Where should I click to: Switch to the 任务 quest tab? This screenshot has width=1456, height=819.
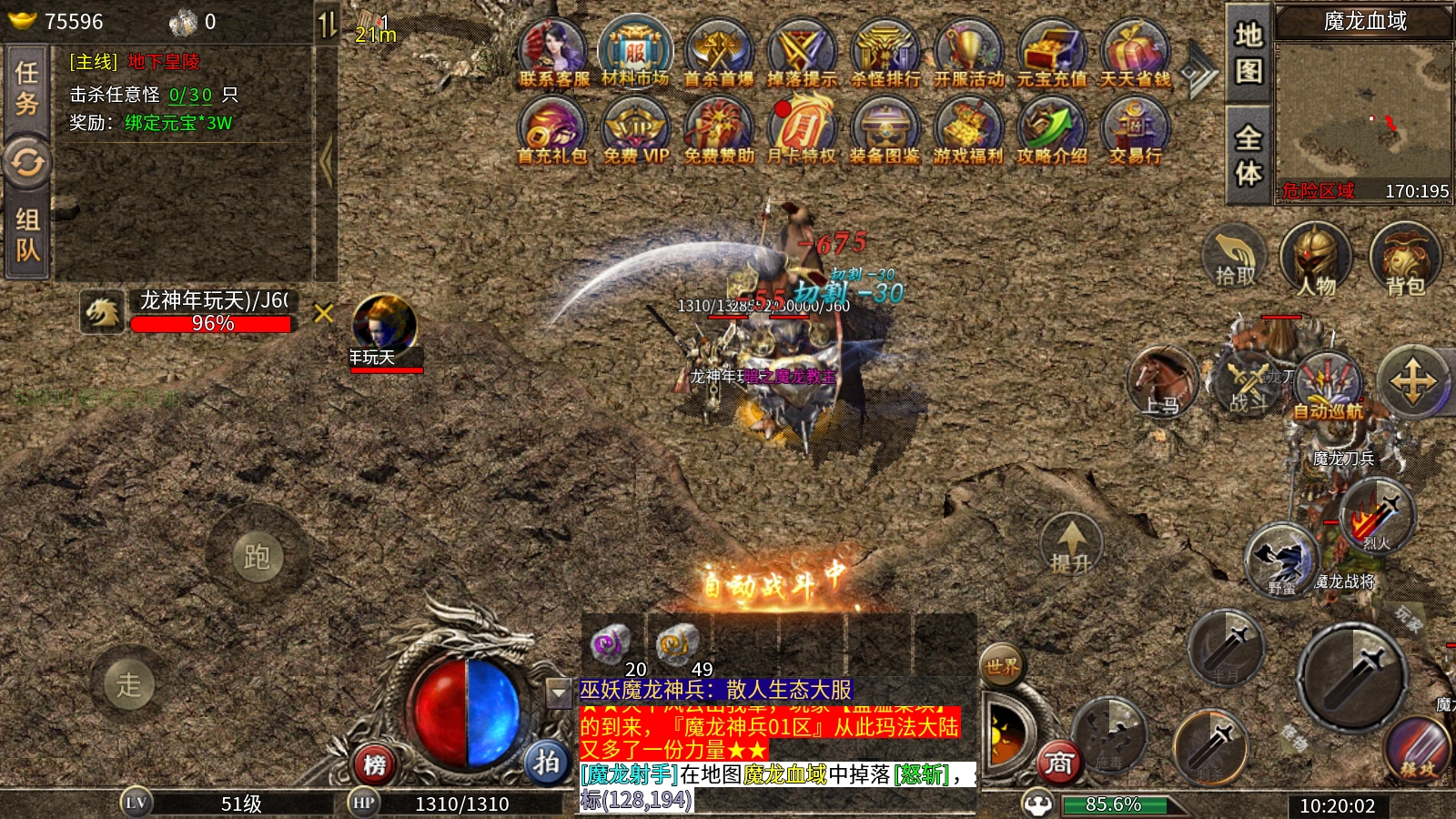pyautogui.click(x=27, y=88)
